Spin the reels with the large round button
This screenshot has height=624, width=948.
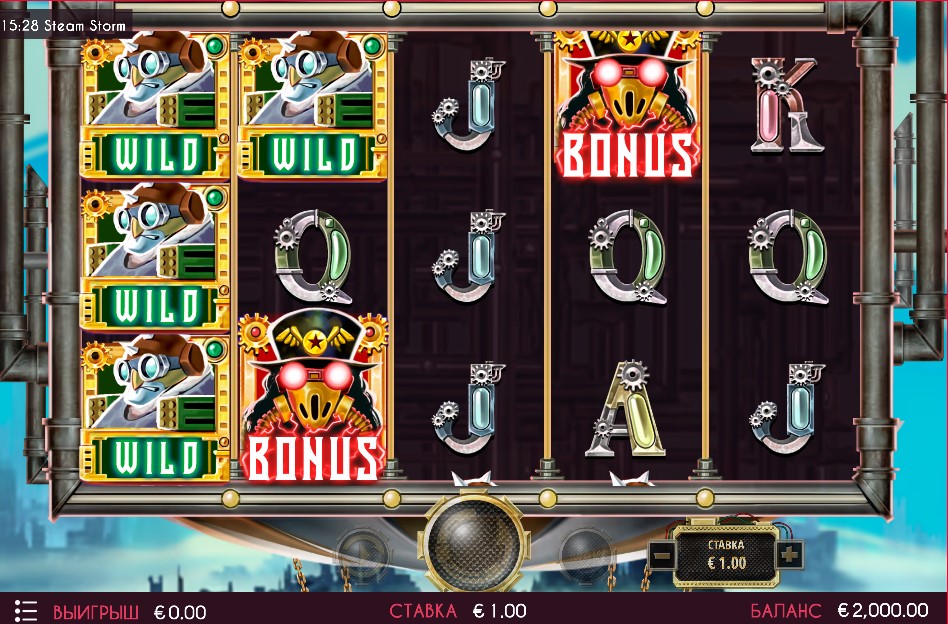pyautogui.click(x=473, y=543)
